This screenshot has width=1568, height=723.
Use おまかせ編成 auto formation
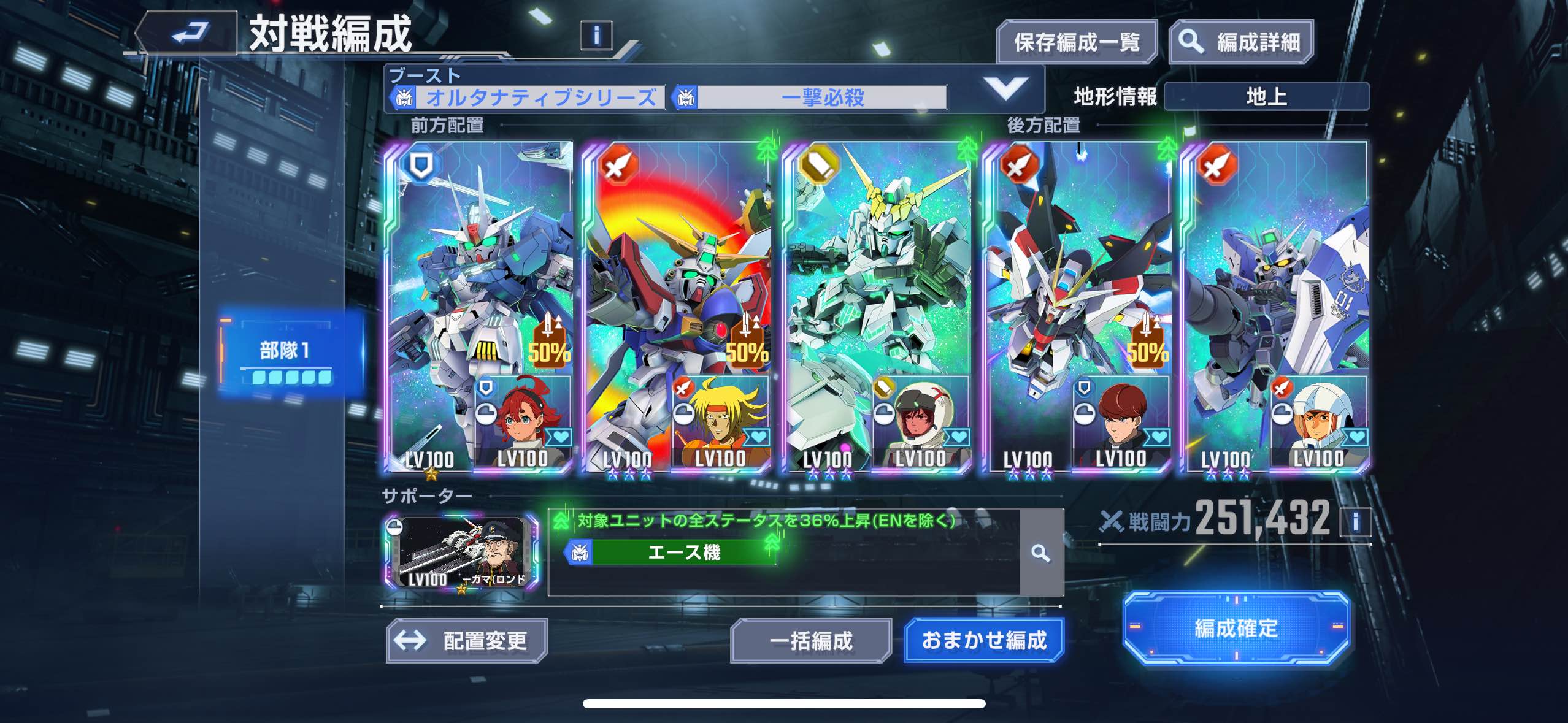click(984, 641)
